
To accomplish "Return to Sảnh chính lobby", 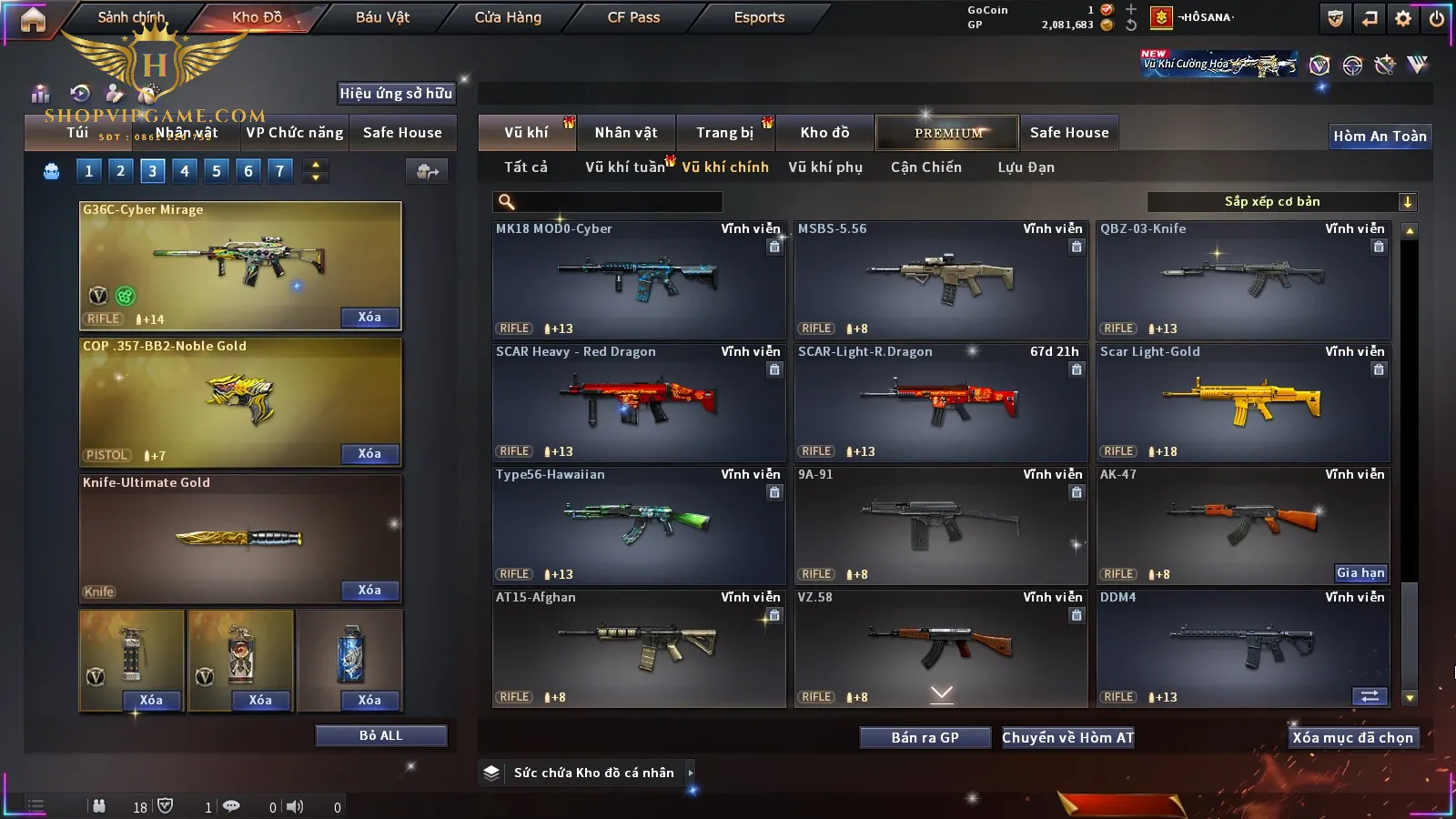I will tap(131, 17).
